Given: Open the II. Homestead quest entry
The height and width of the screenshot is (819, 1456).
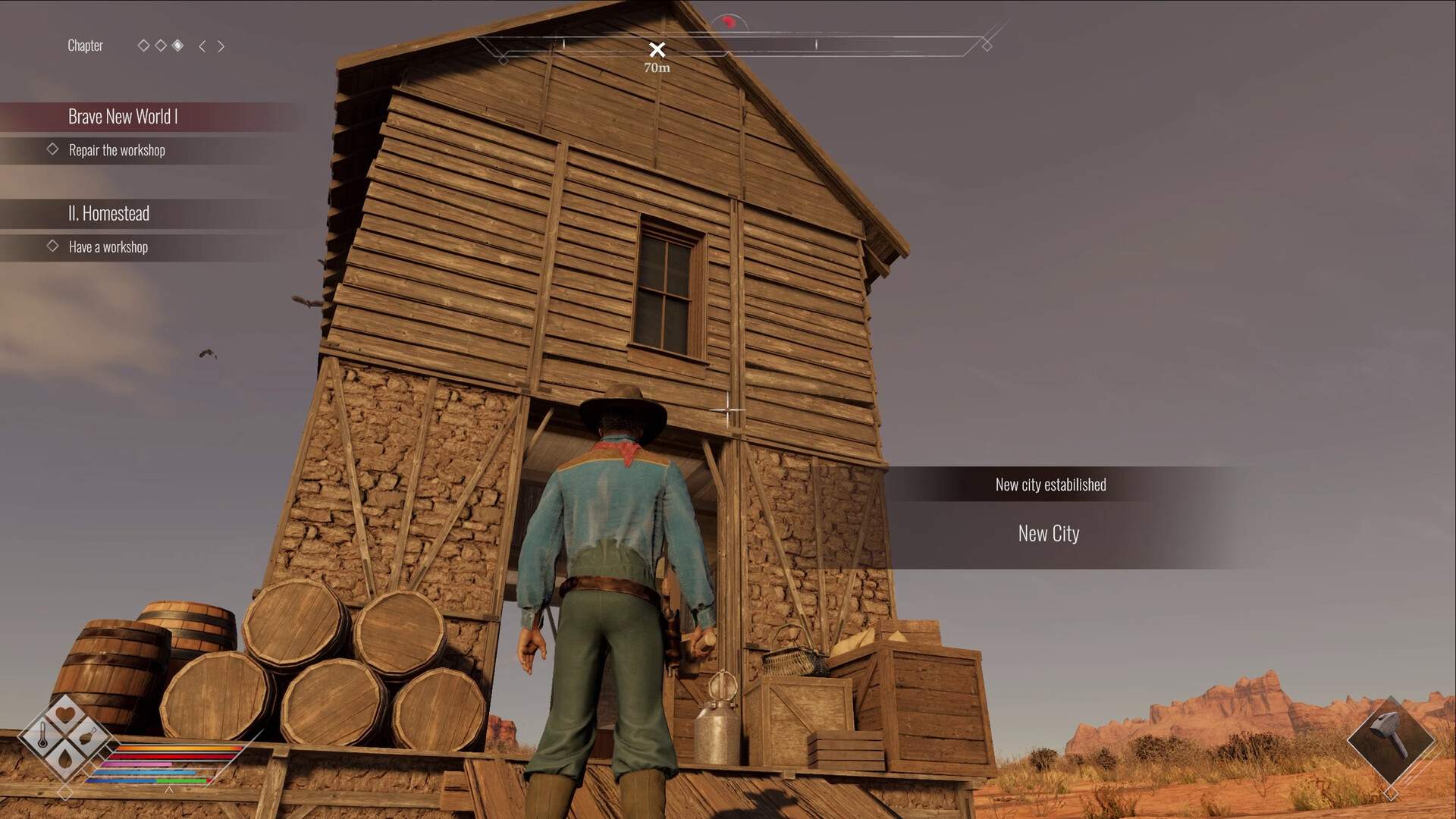Looking at the screenshot, I should (x=108, y=213).
